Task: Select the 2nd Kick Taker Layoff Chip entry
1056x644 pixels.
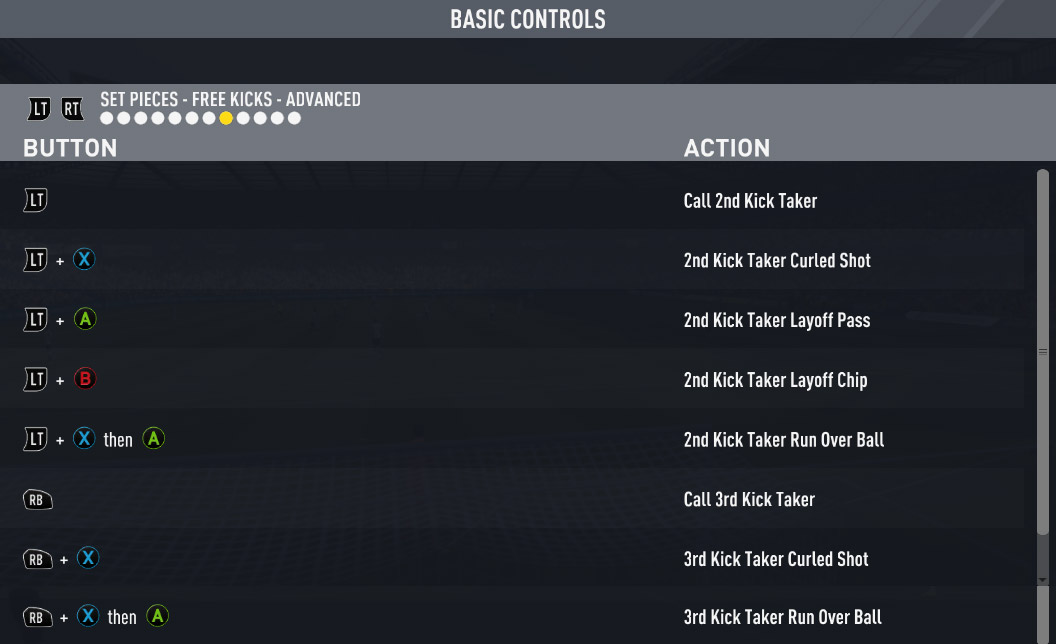Action: point(775,380)
